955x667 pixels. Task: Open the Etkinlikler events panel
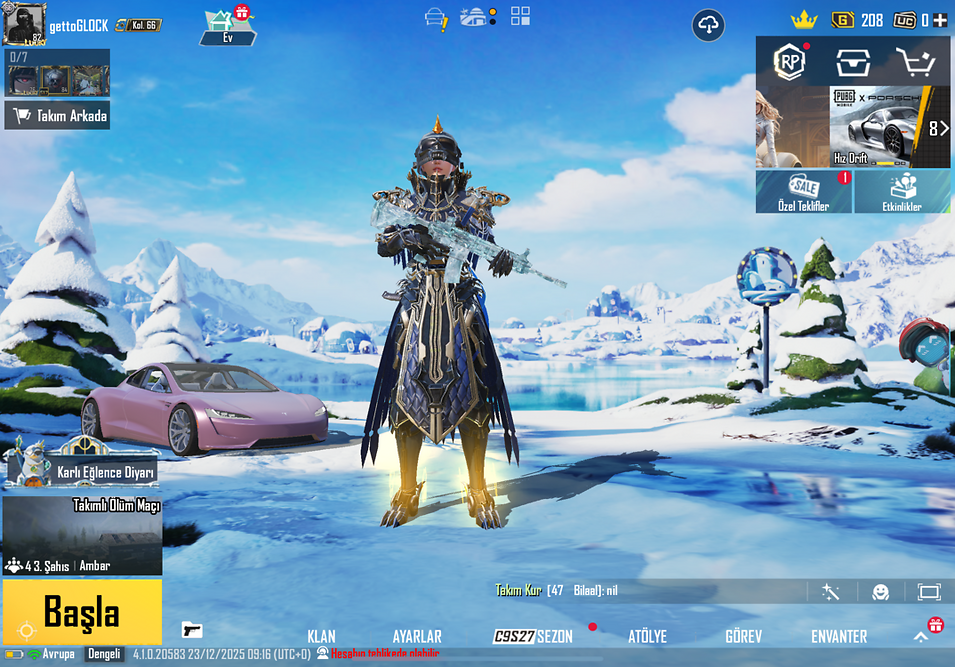tap(902, 191)
